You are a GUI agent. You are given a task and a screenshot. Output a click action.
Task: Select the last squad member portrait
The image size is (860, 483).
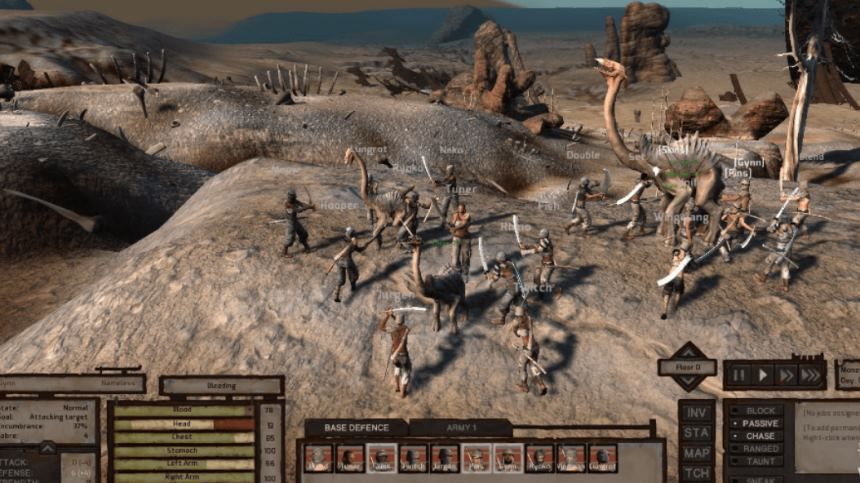603,458
